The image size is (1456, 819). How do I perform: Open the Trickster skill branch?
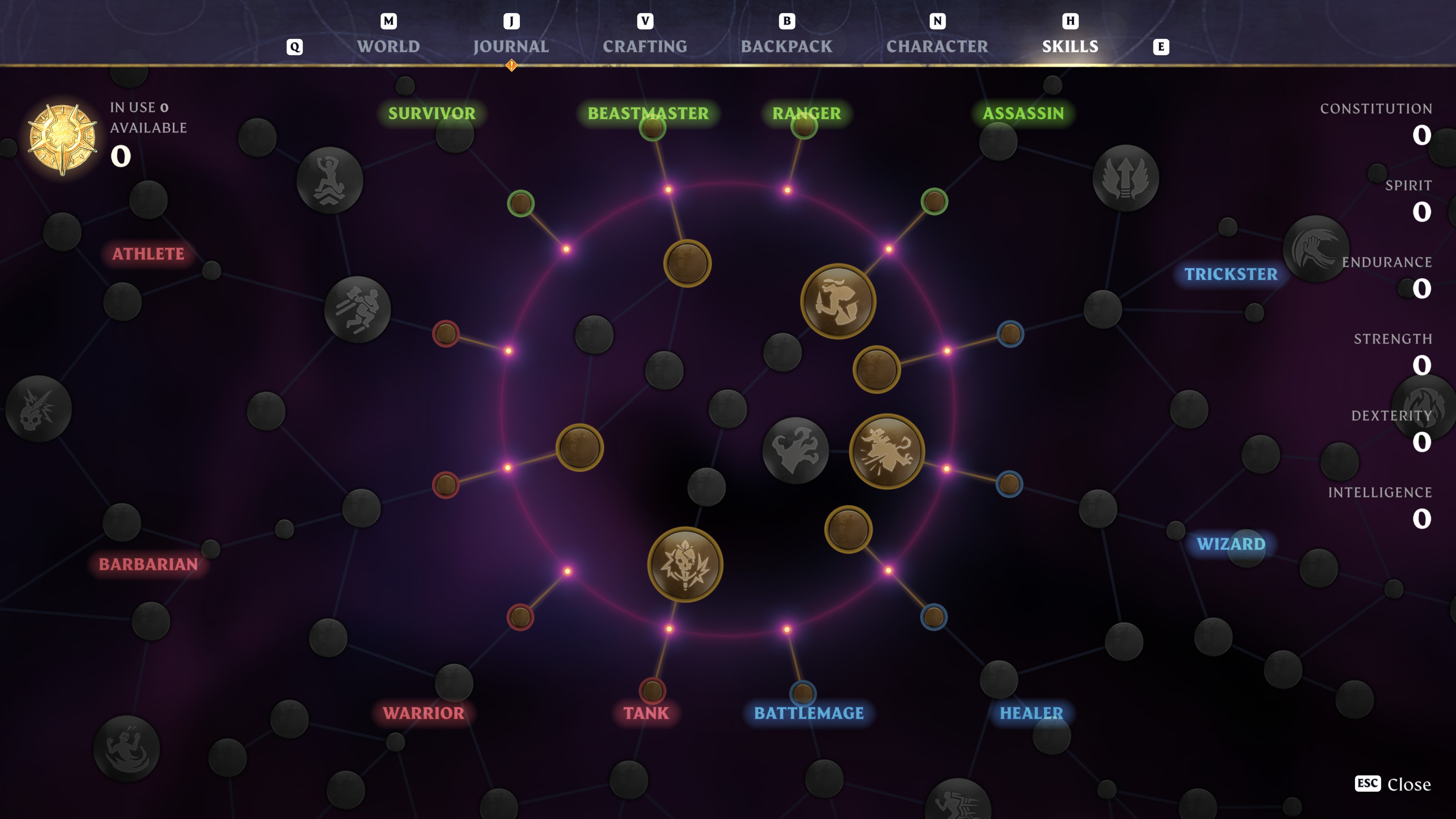point(1230,274)
